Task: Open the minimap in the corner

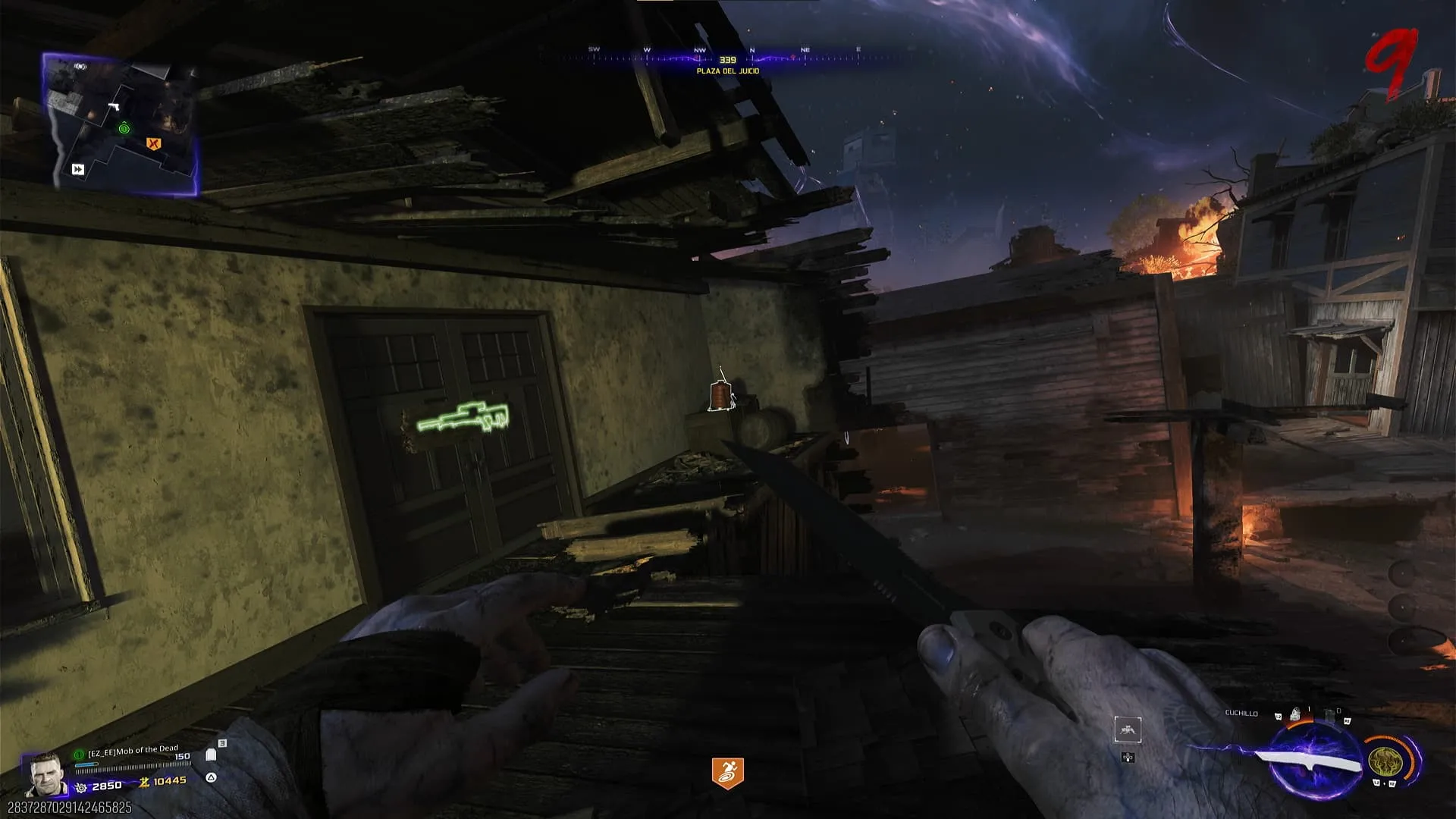Action: 121,121
